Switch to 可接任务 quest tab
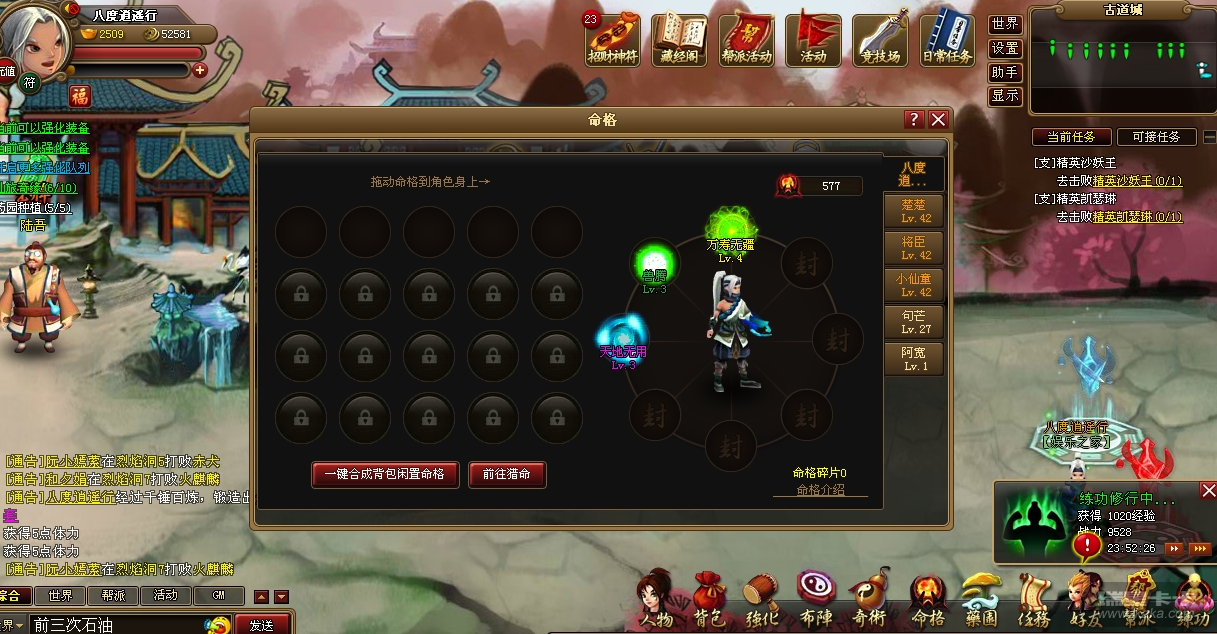This screenshot has width=1217, height=634. pyautogui.click(x=1156, y=137)
